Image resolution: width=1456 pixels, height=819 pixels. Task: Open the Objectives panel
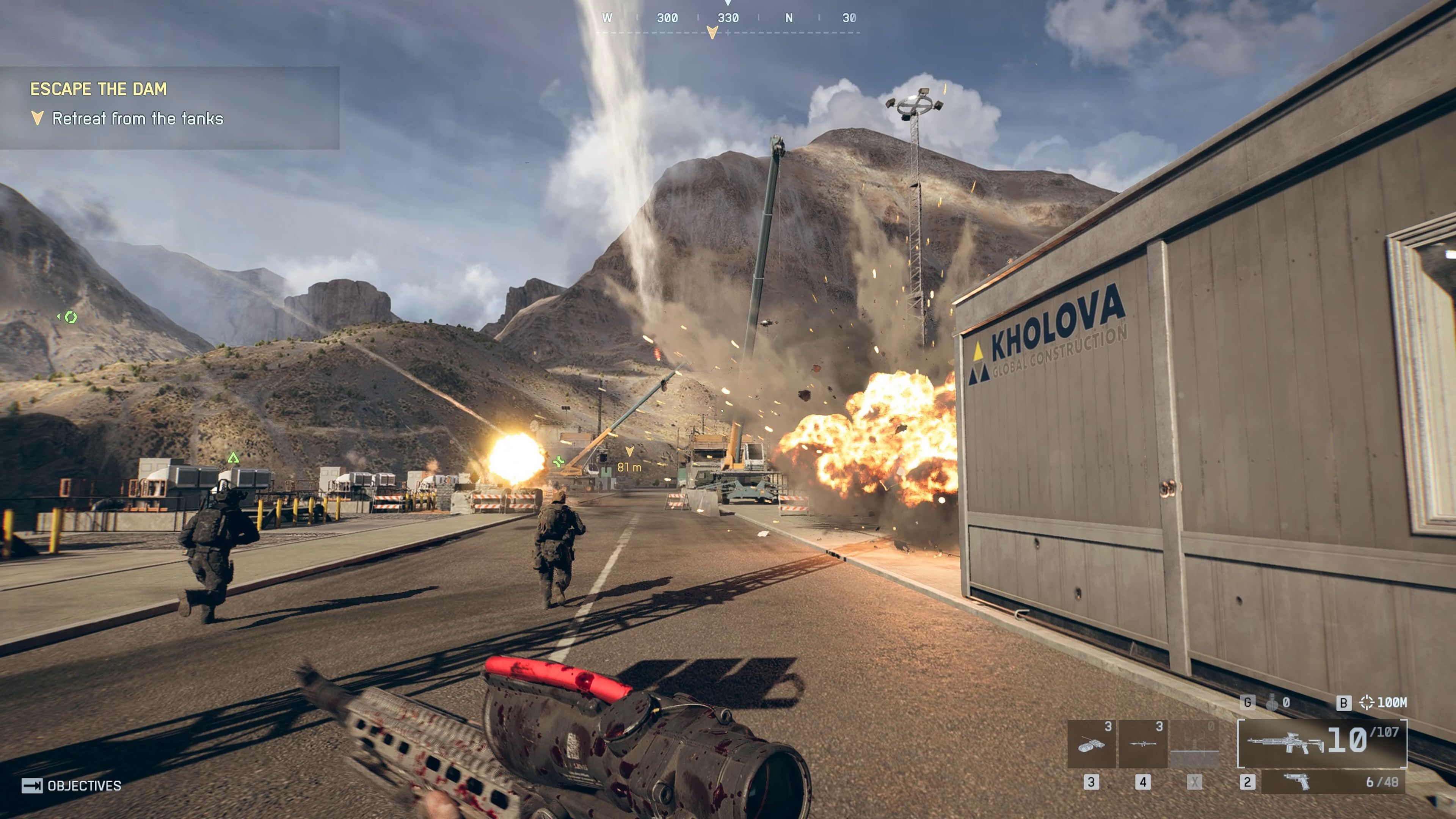[x=72, y=786]
